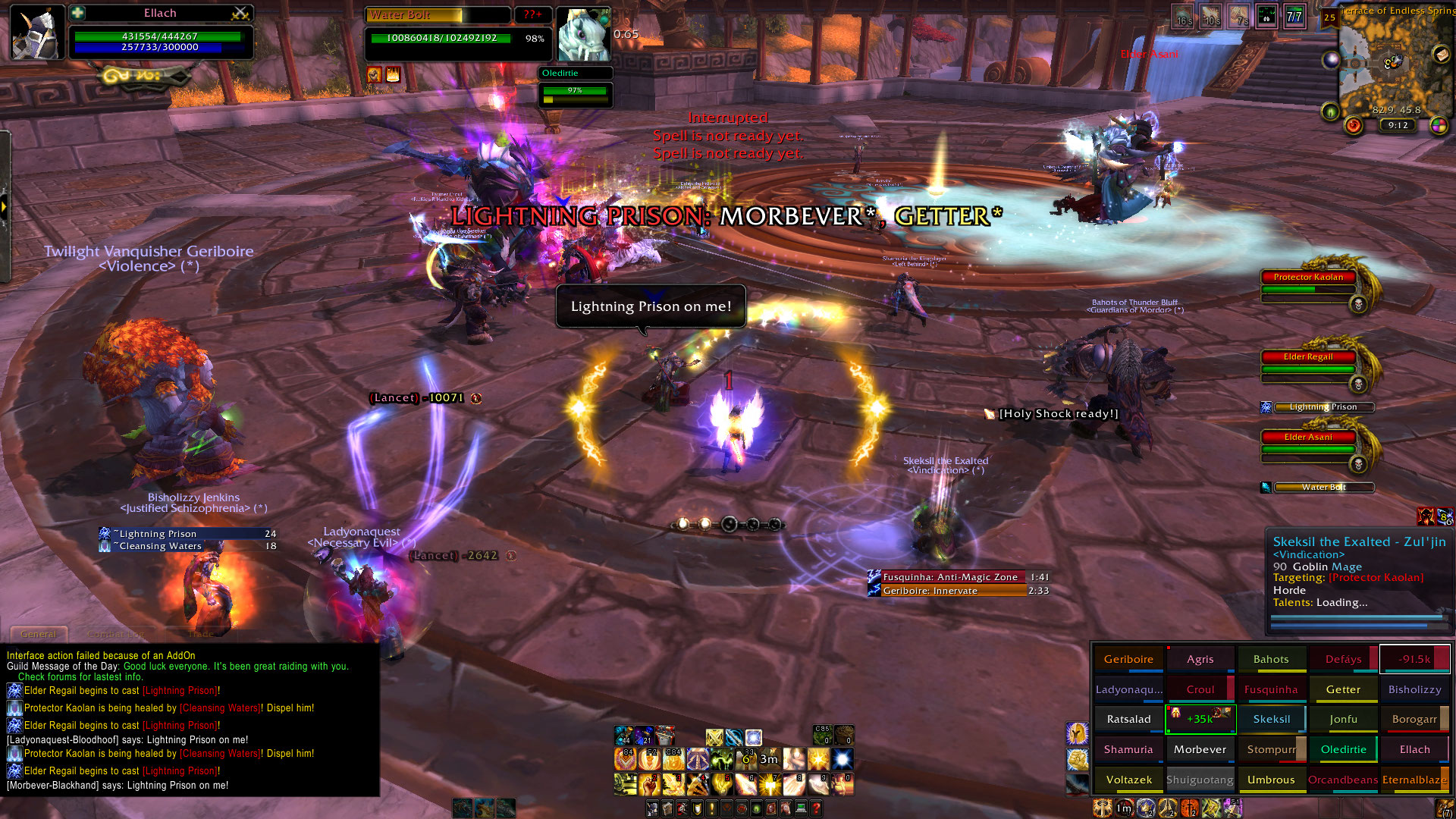Select Getter in the raid frames
The image size is (1456, 819).
[1343, 689]
